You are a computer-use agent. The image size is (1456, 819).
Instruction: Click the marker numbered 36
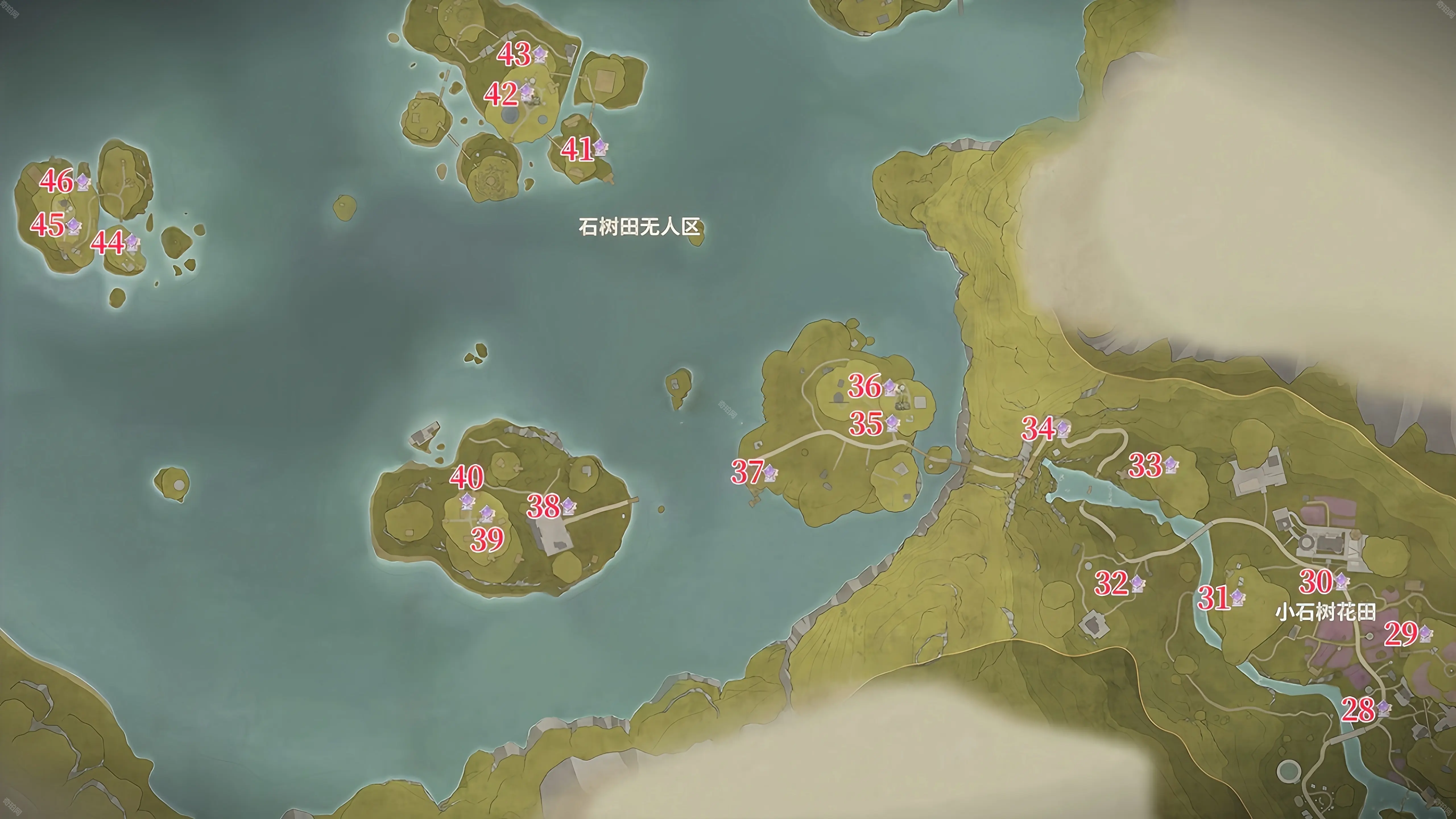890,387
